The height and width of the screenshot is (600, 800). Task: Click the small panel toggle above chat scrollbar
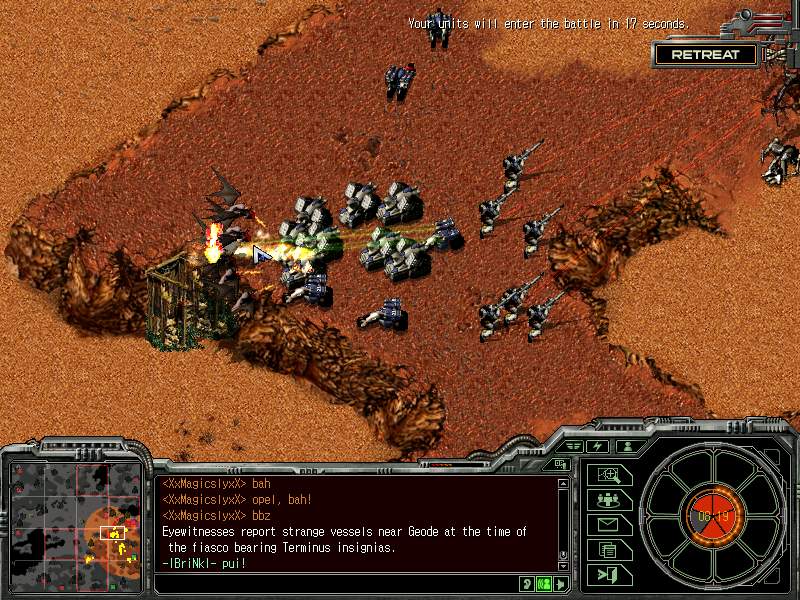pos(560,464)
